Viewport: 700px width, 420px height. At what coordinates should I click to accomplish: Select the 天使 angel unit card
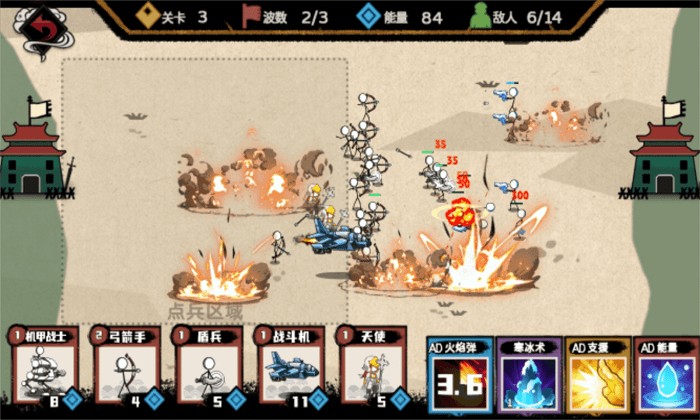pos(373,368)
